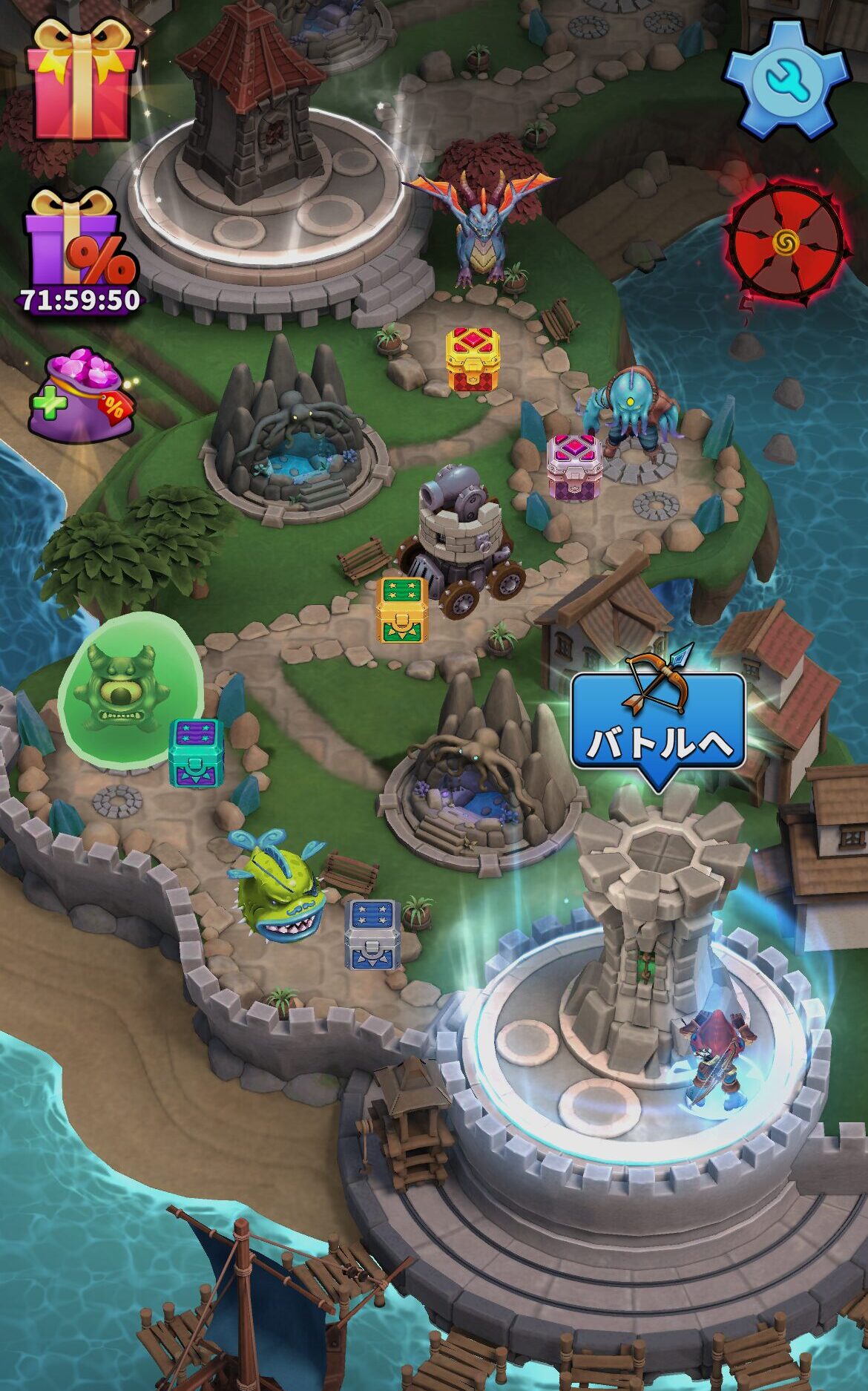Select the green star chest by the cannon
The image size is (868, 1391).
point(401,610)
